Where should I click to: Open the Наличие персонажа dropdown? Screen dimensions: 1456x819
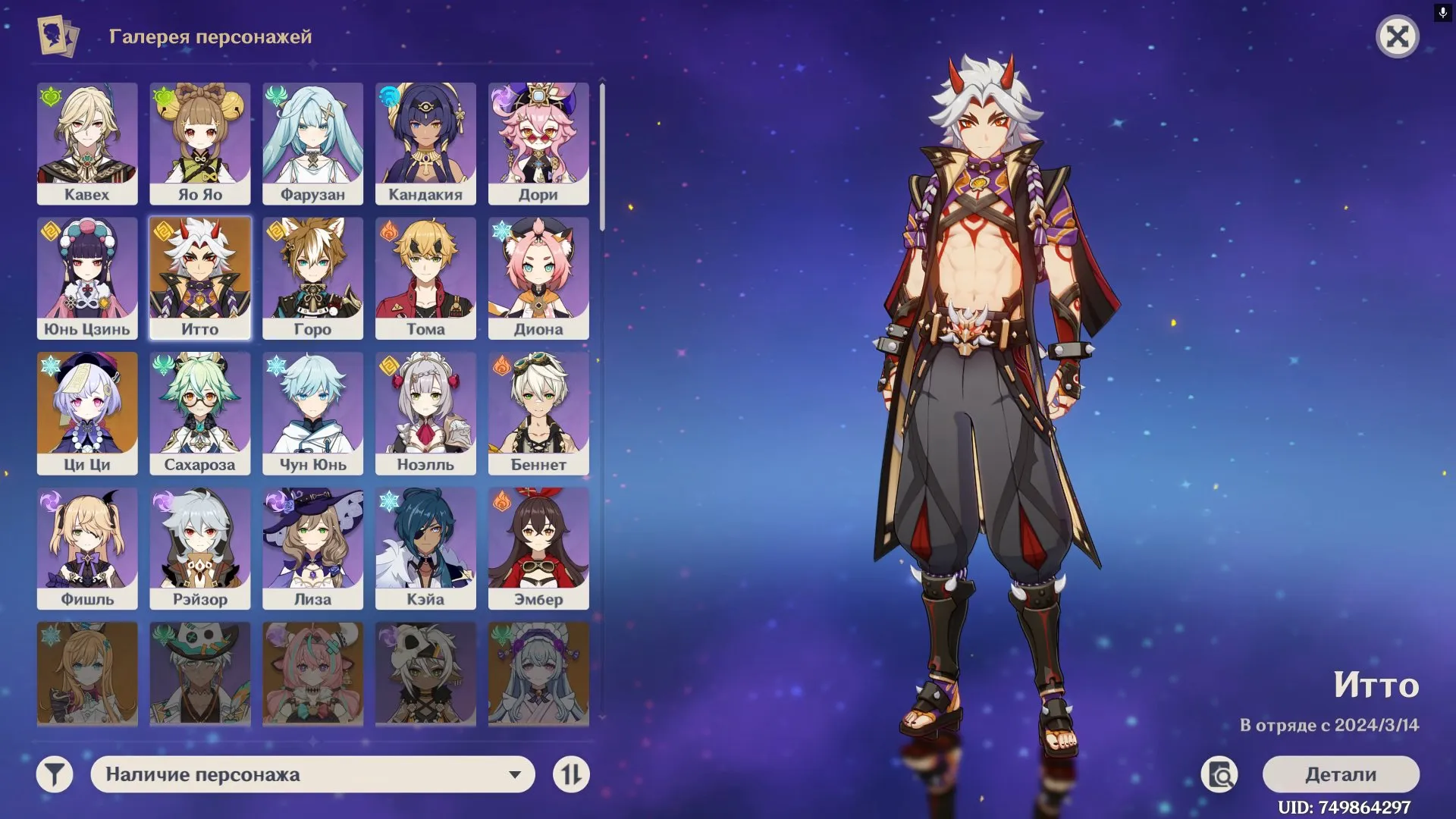point(311,775)
